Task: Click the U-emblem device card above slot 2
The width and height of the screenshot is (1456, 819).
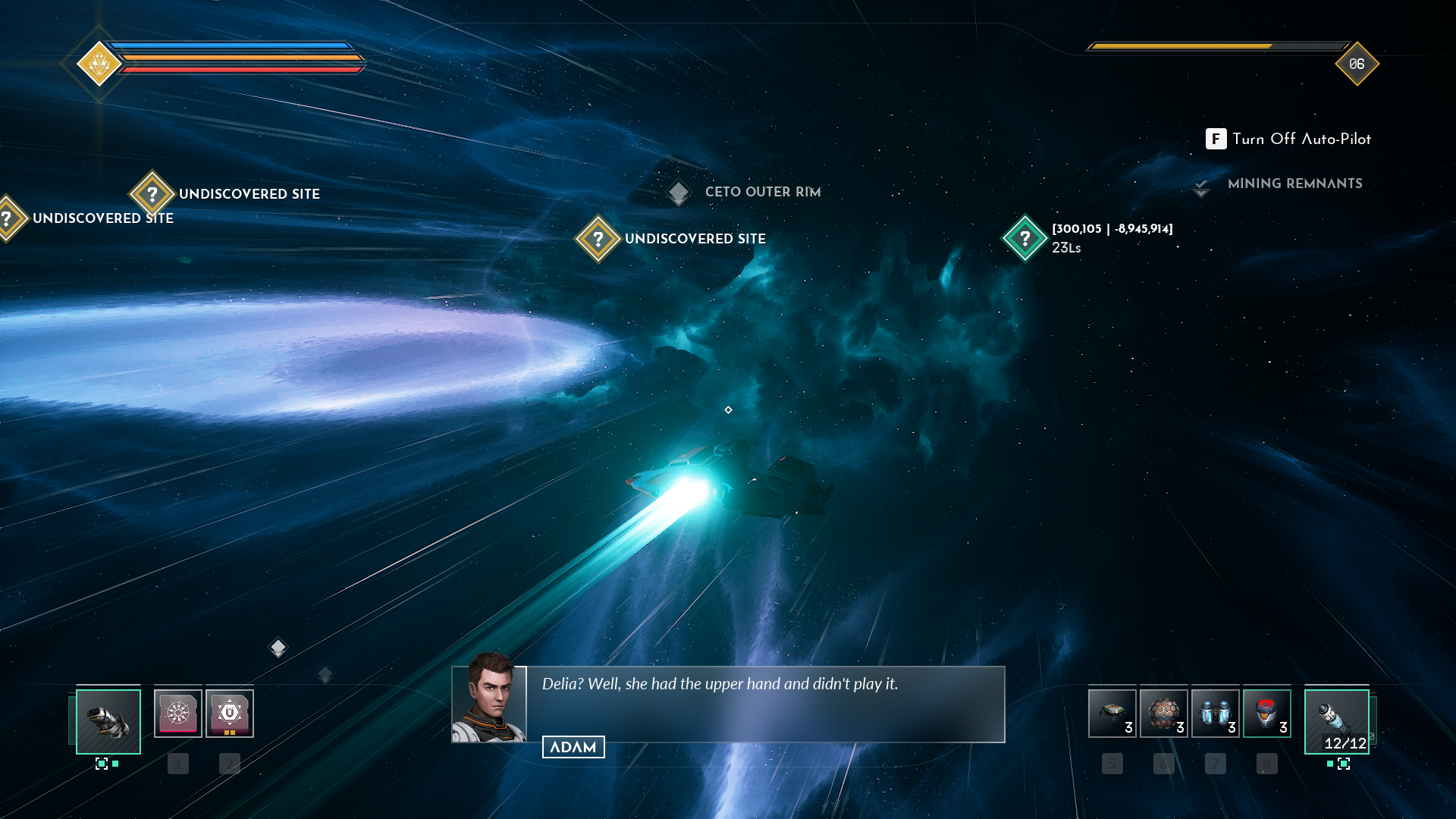Action: [x=229, y=711]
